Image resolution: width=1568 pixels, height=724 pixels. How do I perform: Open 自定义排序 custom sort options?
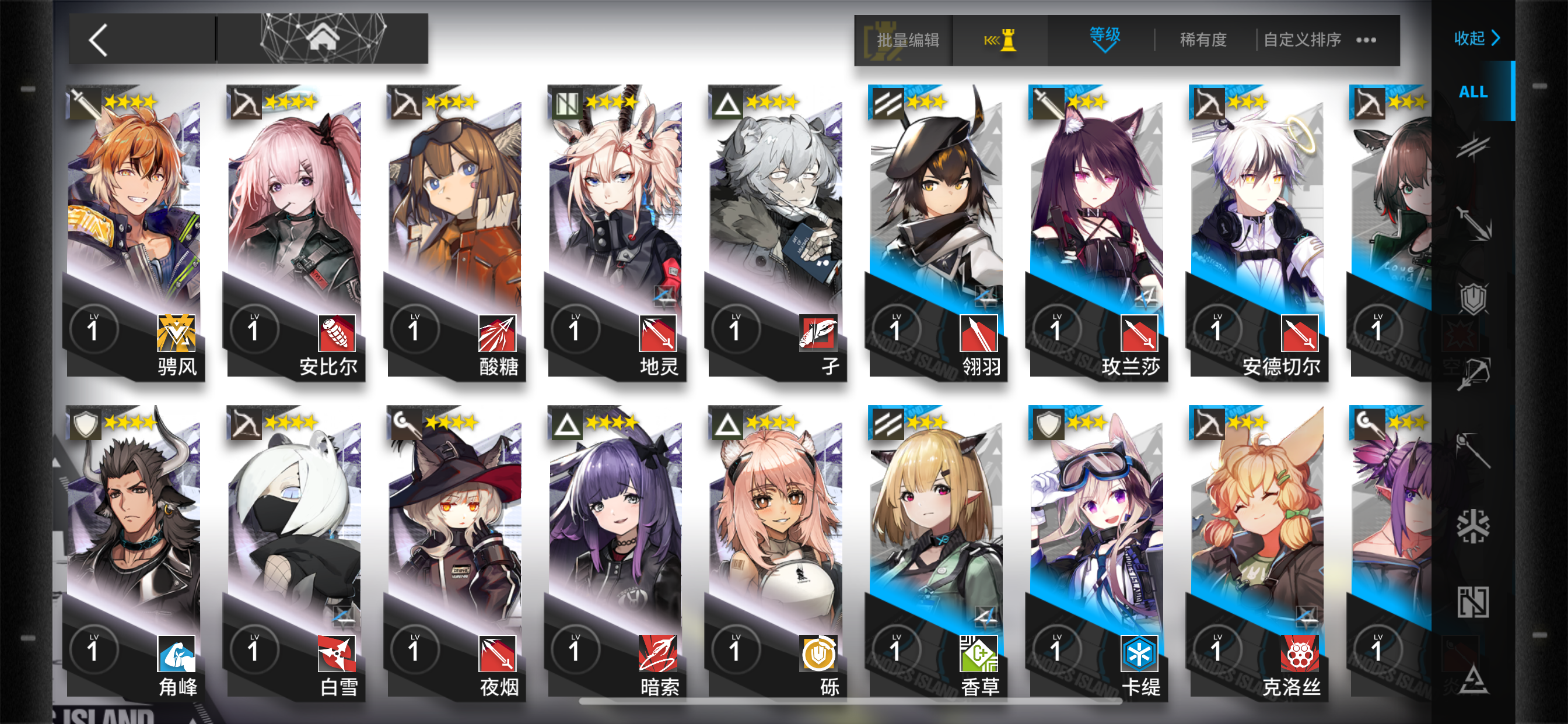coord(1303,39)
